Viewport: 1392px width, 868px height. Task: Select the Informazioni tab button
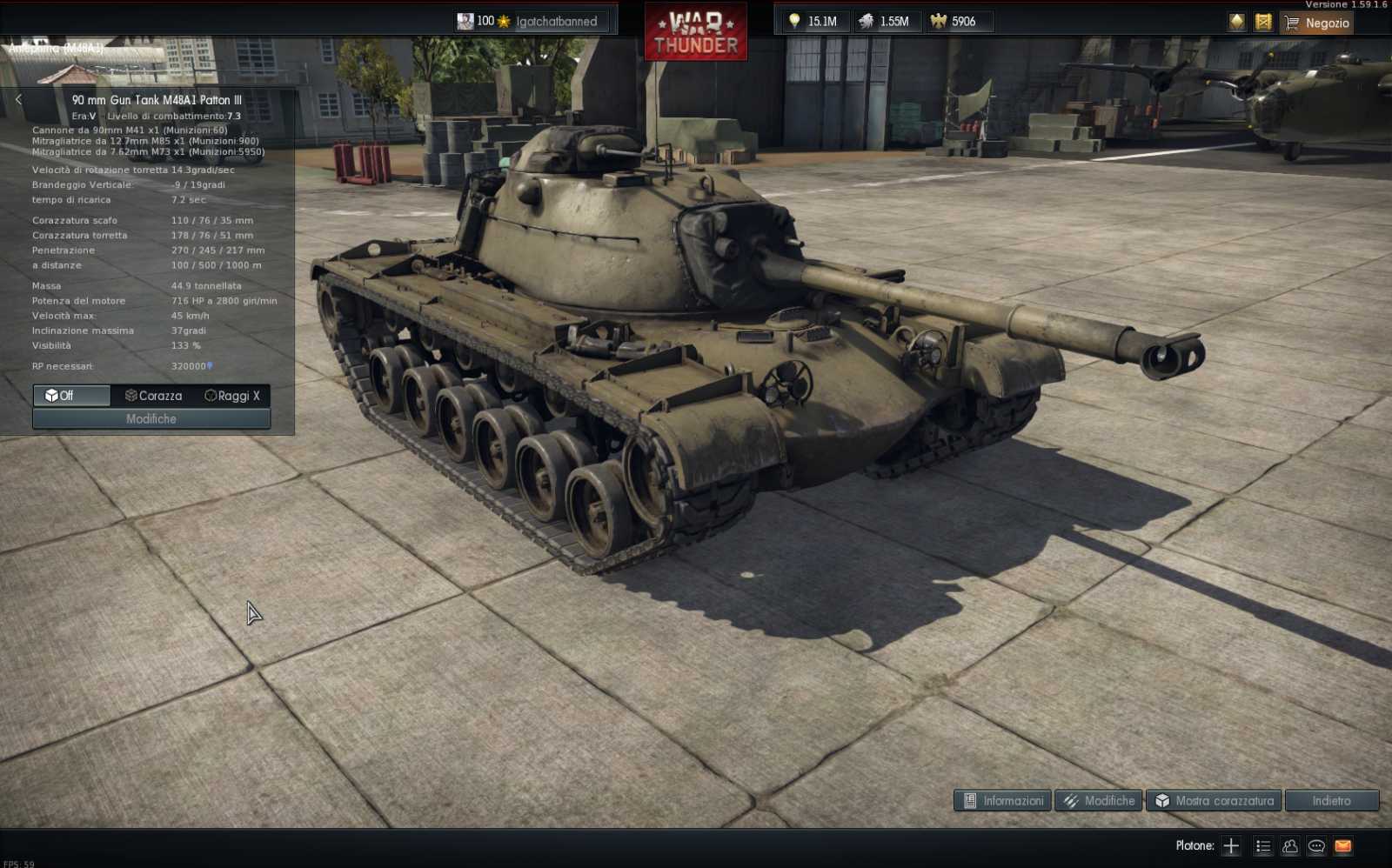pyautogui.click(x=1000, y=800)
